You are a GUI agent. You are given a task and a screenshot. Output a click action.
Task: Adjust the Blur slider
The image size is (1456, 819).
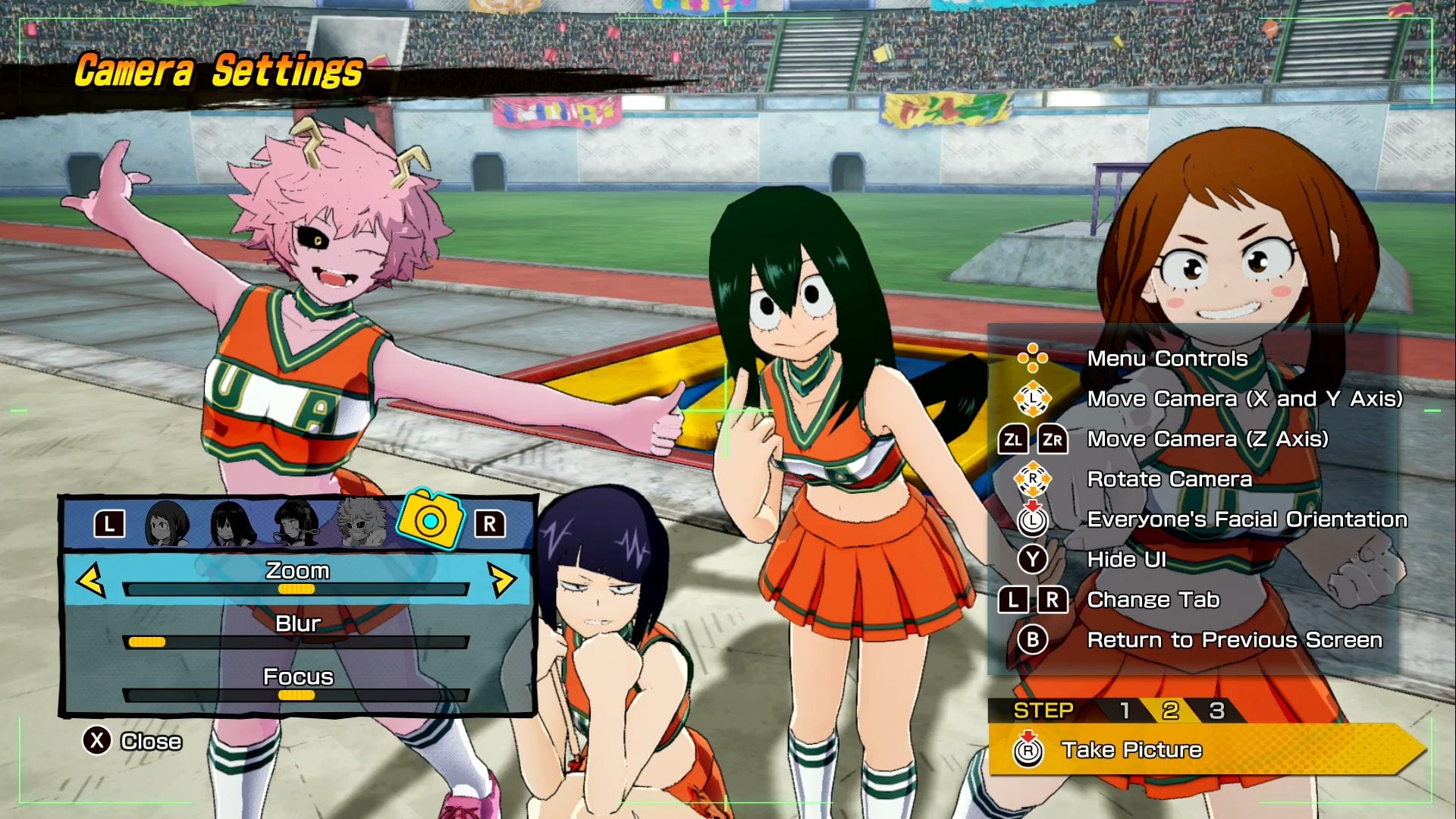tap(296, 642)
